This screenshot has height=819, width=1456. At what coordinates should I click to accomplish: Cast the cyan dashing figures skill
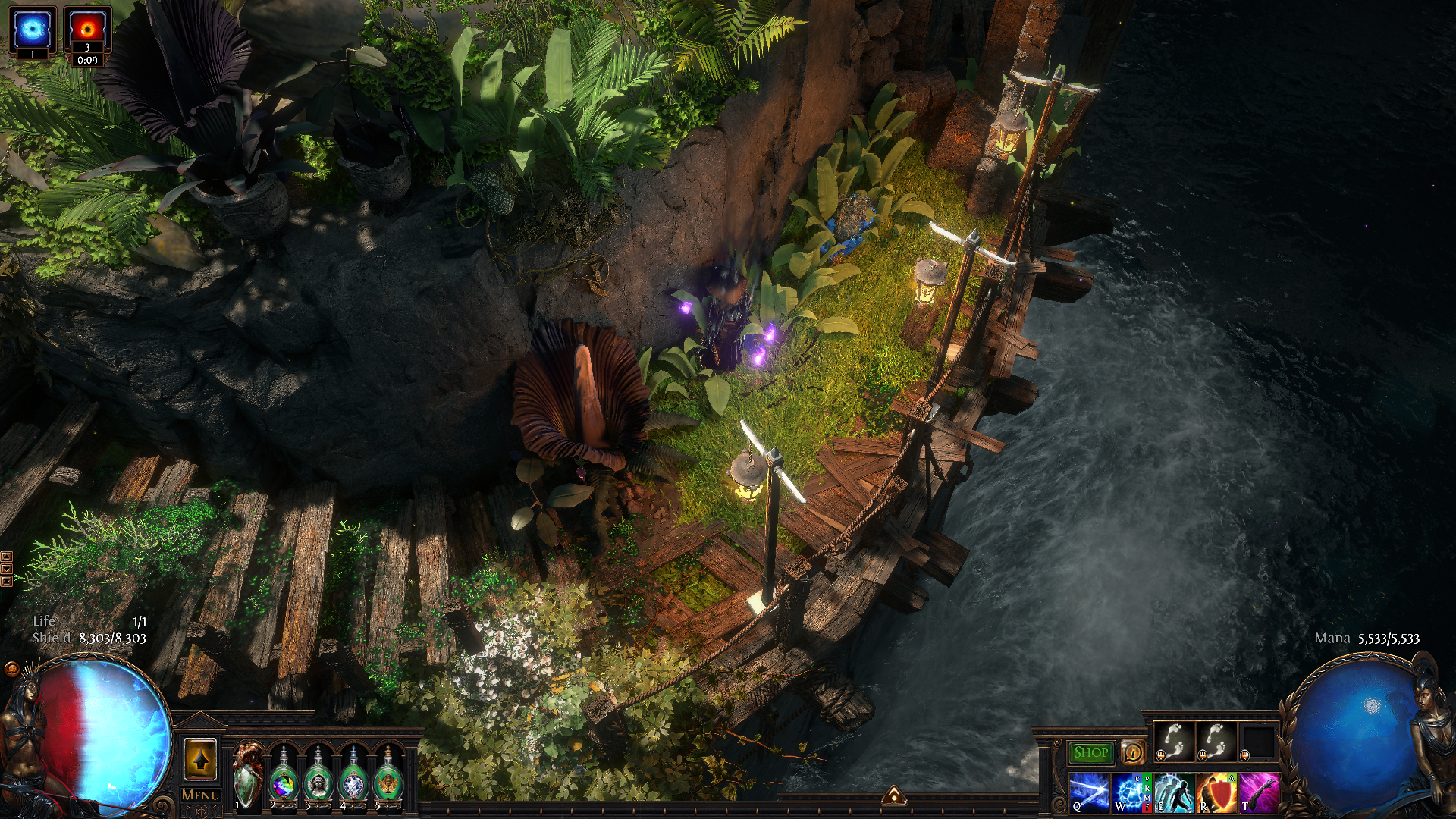[x=1174, y=792]
